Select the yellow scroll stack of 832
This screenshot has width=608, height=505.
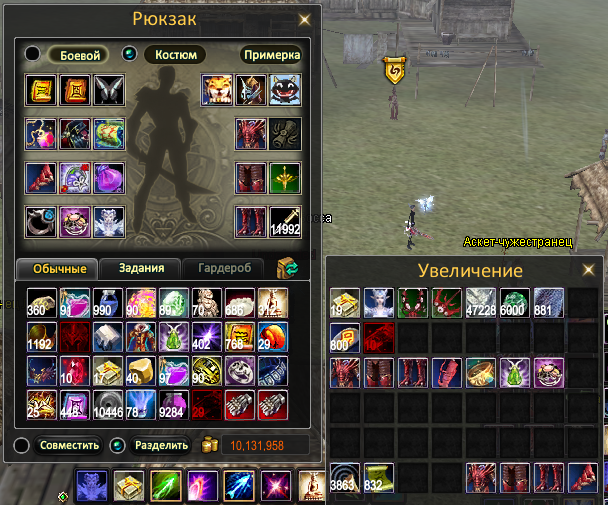tap(379, 477)
